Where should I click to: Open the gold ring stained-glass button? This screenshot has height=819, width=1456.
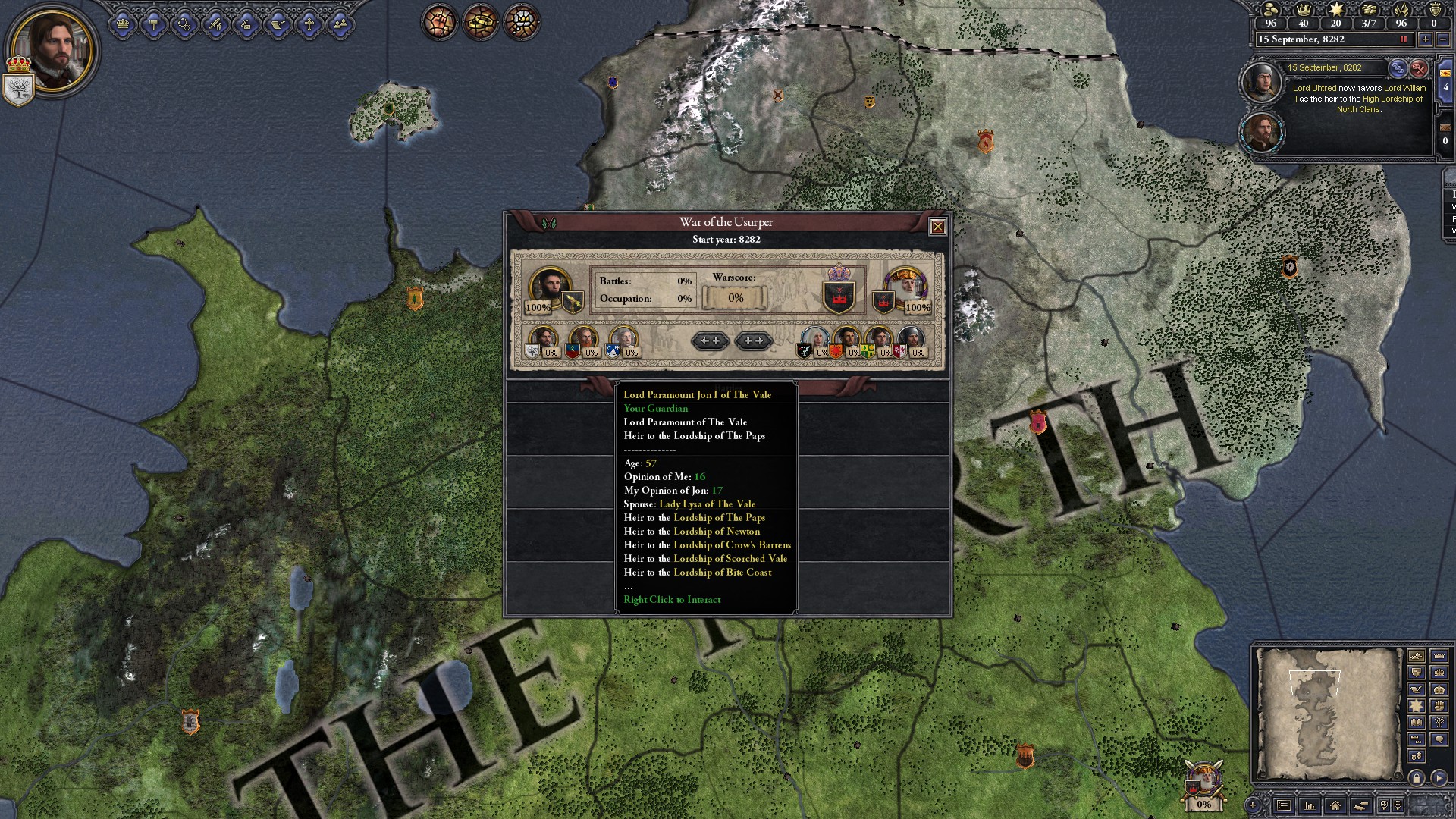pos(481,22)
